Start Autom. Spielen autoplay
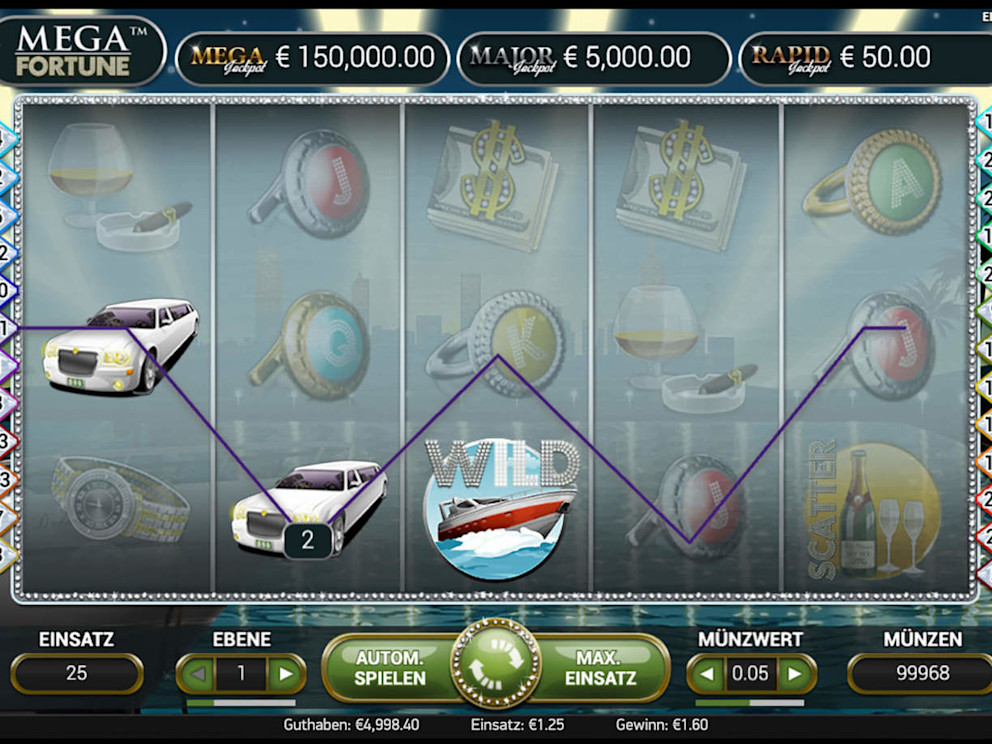Viewport: 992px width, 744px height. 390,668
